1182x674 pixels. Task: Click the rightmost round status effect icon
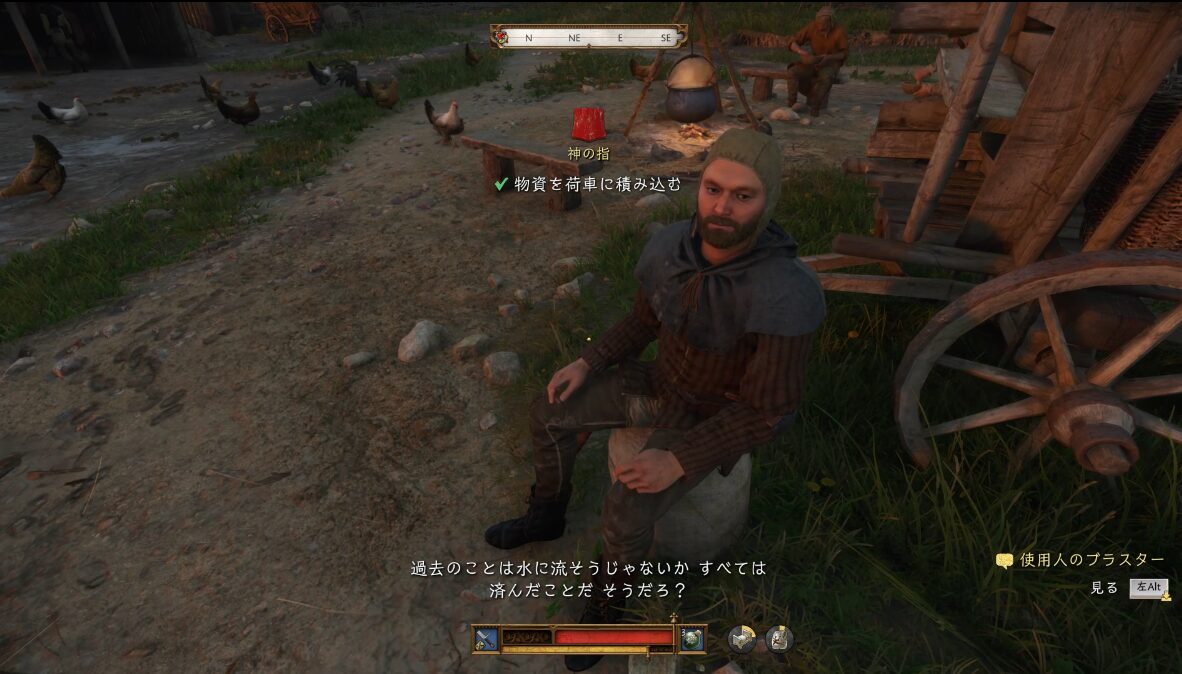(x=779, y=638)
